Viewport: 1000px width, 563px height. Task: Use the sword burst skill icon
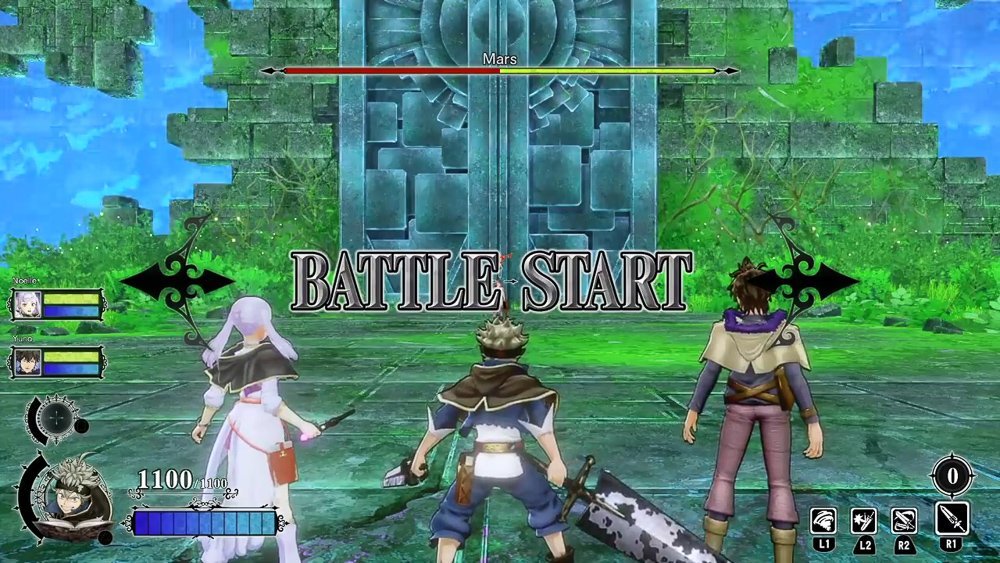pyautogui.click(x=863, y=520)
